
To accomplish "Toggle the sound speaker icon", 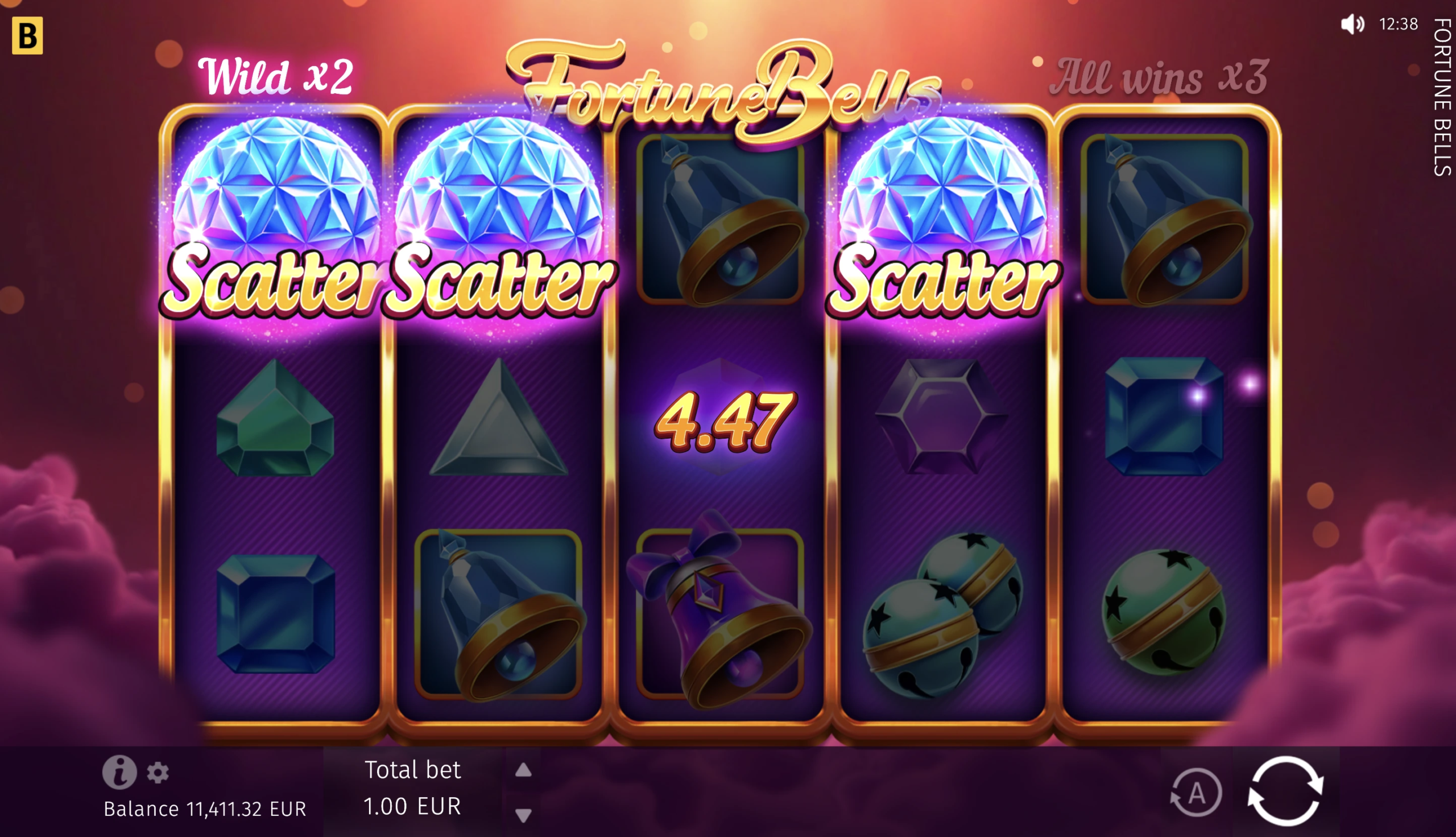I will pos(1351,24).
